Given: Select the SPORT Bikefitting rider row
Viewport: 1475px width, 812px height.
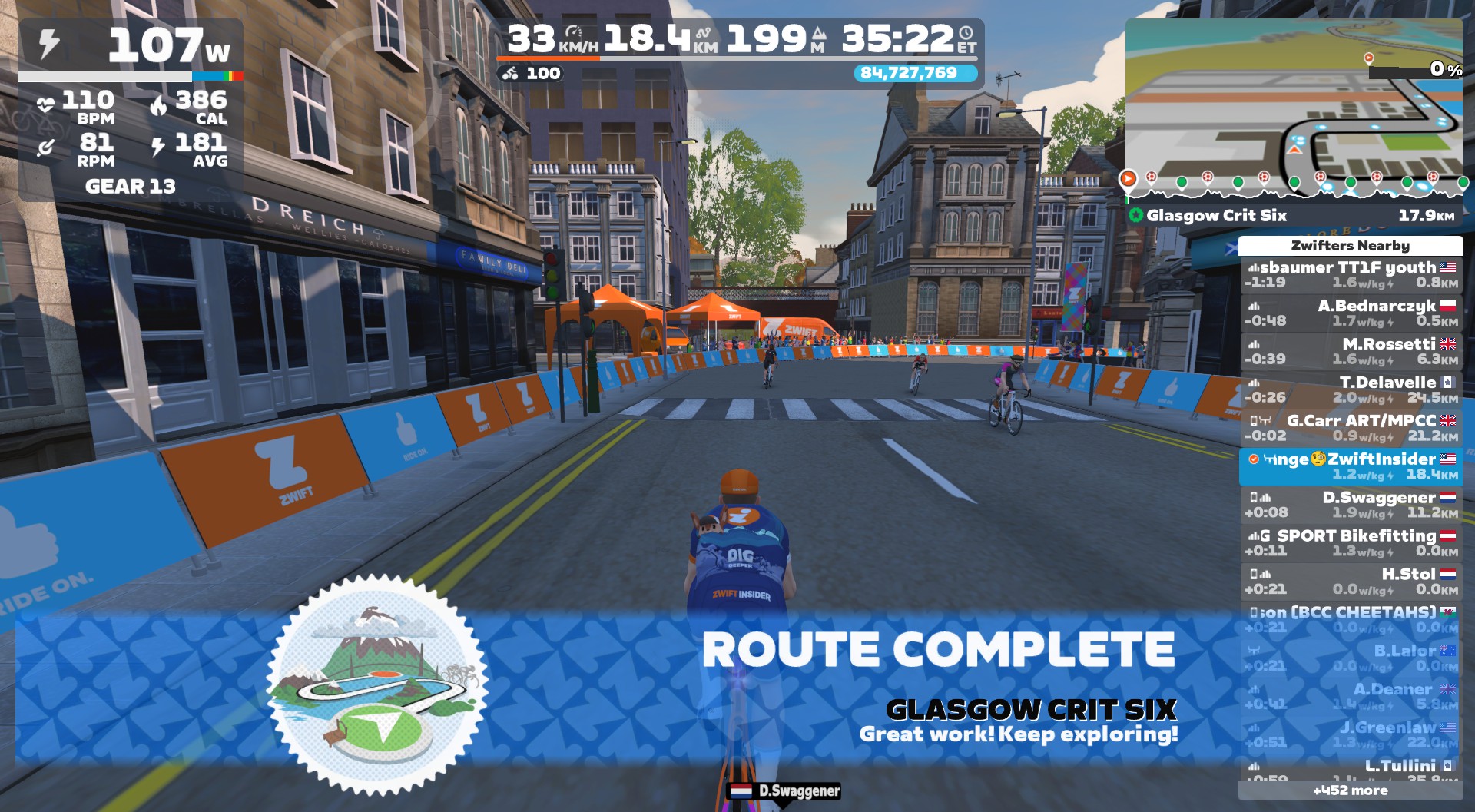Looking at the screenshot, I should 1350,544.
